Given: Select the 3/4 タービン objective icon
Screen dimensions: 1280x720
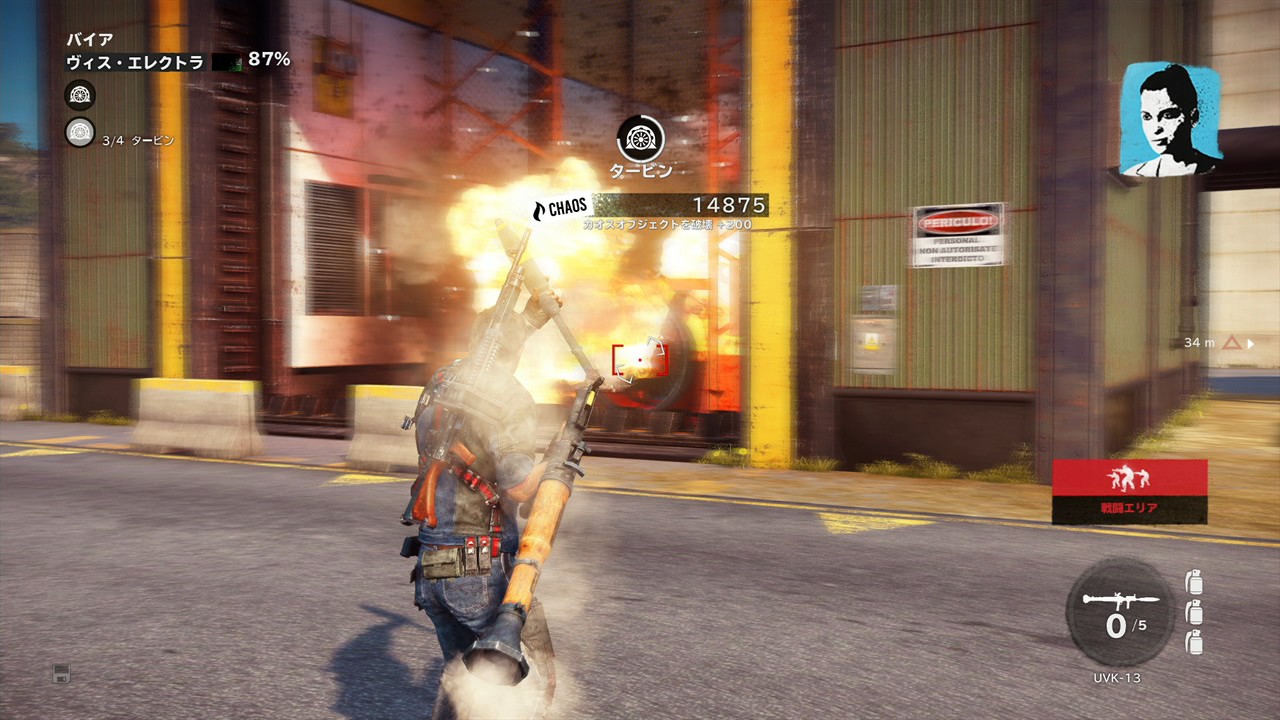Looking at the screenshot, I should point(80,132).
